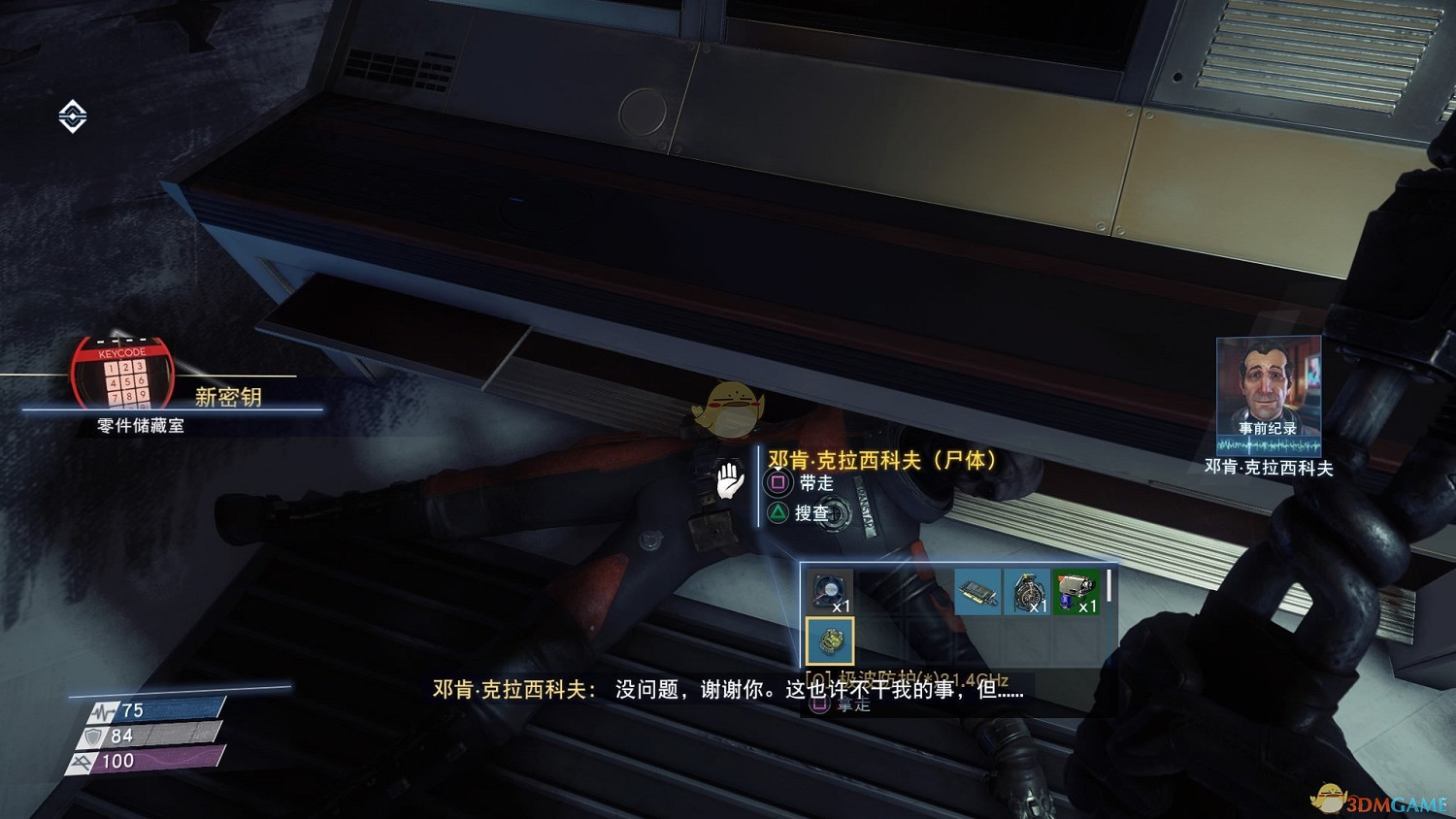Select the green camera item in the loot grid
This screenshot has width=1456, height=819.
[1075, 589]
